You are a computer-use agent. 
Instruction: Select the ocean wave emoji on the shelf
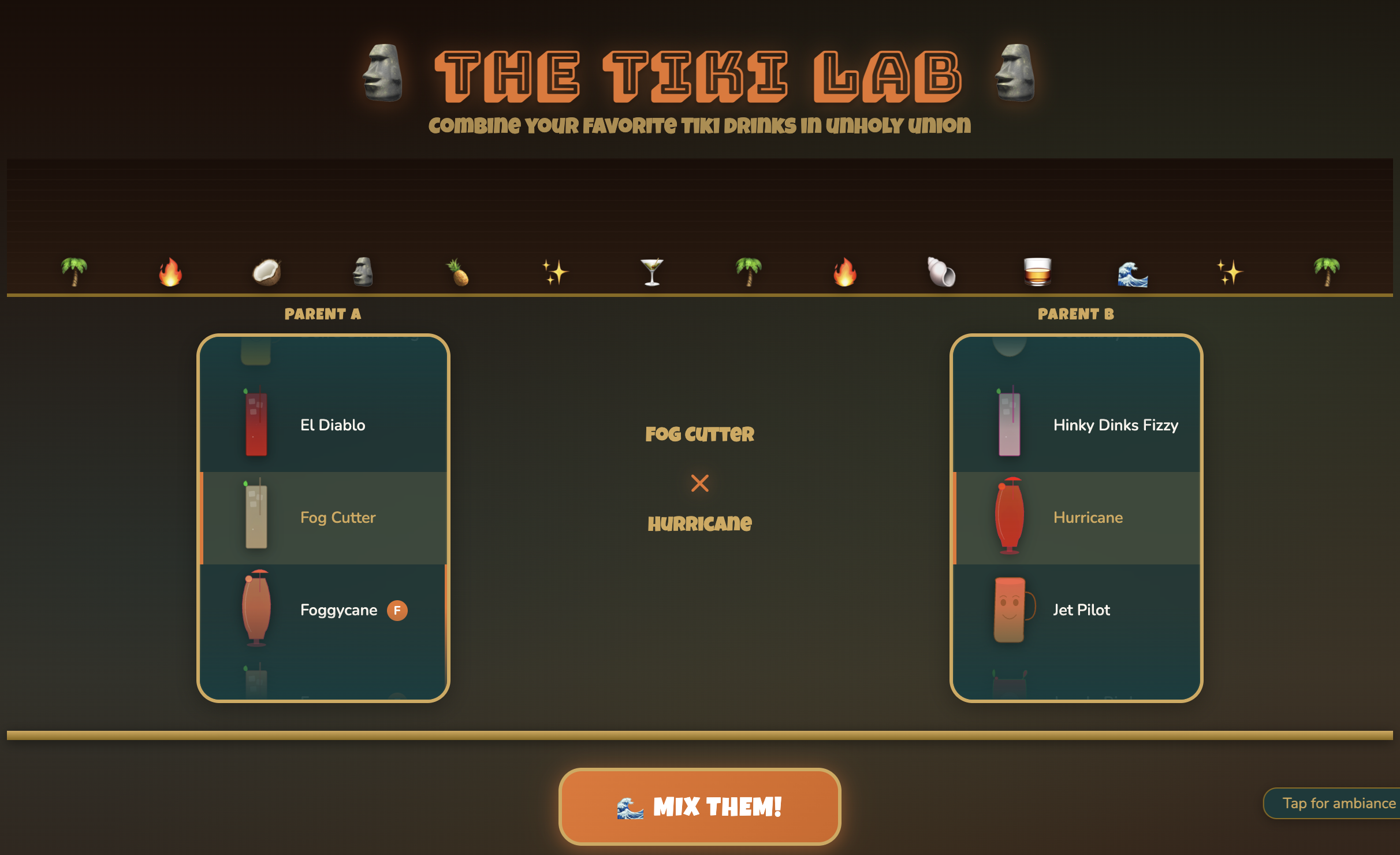tap(1132, 272)
